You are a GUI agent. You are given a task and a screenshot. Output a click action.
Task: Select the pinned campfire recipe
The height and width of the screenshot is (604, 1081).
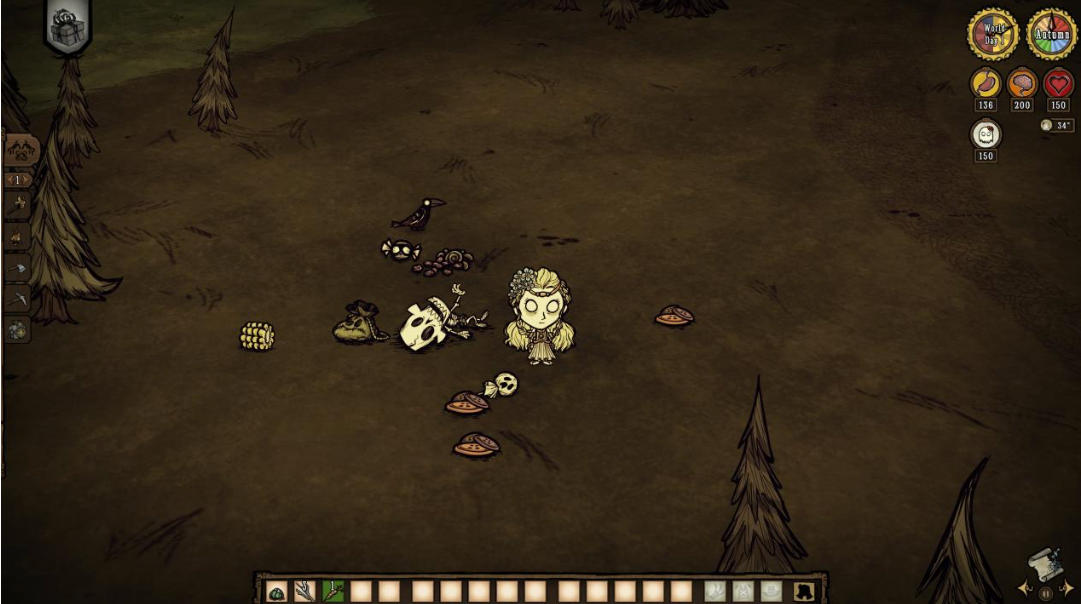tap(18, 237)
